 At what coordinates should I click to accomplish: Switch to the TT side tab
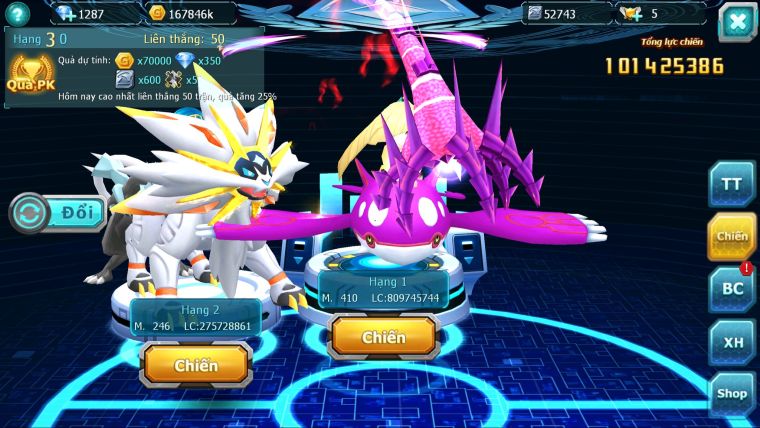click(x=732, y=185)
